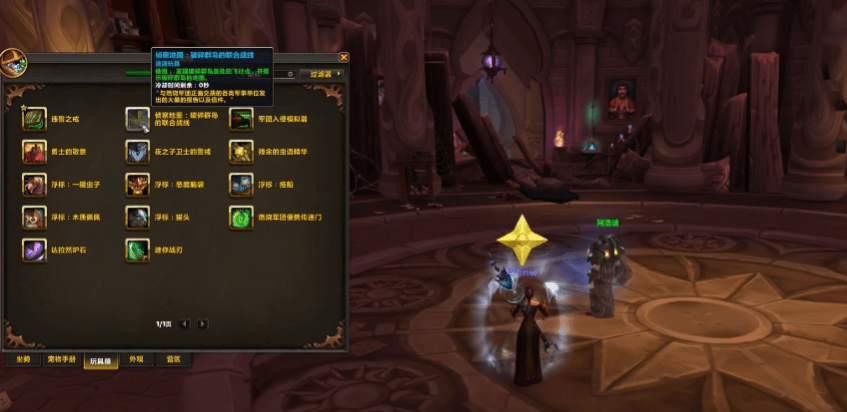Select the 夜之子卫士的警戒 toy
The height and width of the screenshot is (412, 847).
(x=137, y=151)
